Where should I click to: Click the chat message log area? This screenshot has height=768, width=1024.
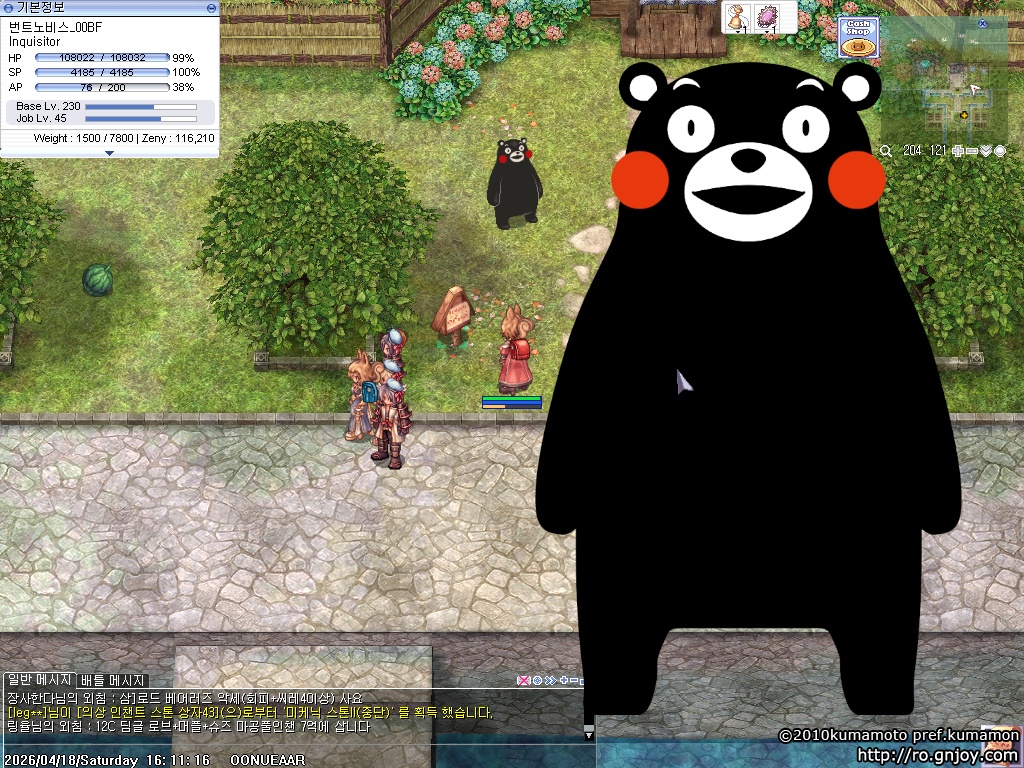pos(250,712)
